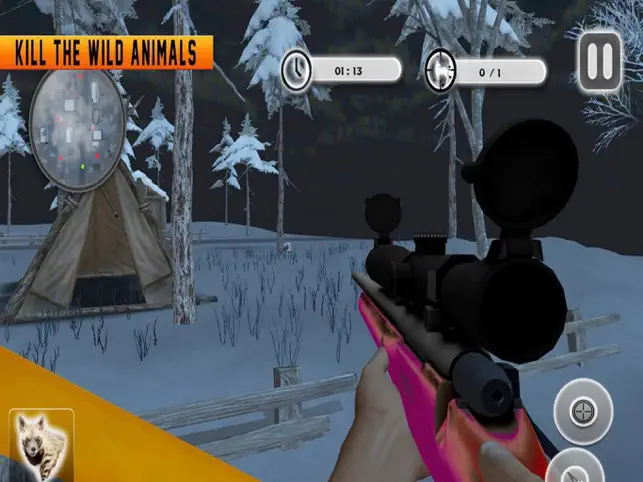Screen dimensions: 643x482
Task: Pause the game
Action: pos(600,62)
